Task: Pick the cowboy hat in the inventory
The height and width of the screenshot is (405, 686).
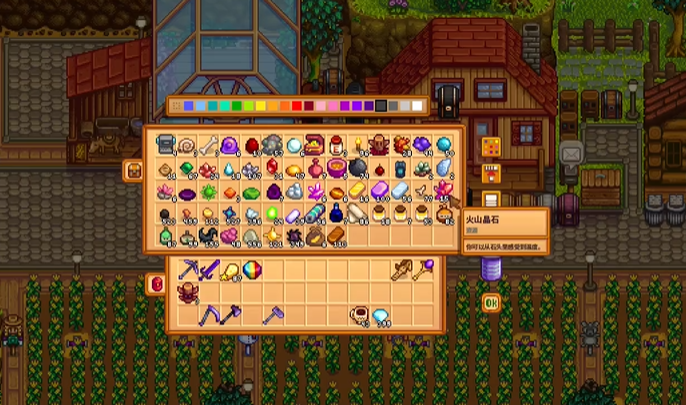Action: (x=188, y=292)
